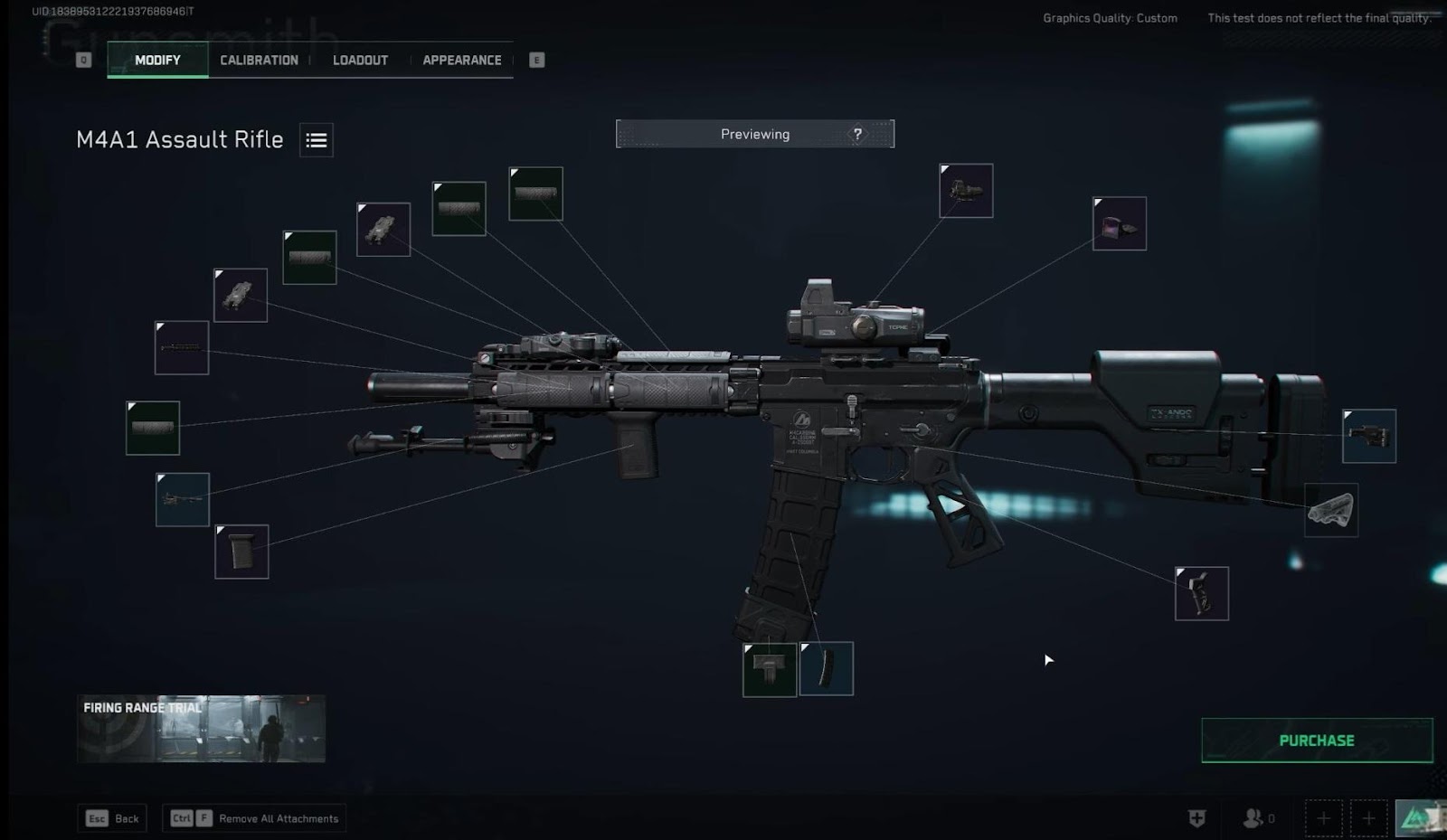Viewport: 1447px width, 840px height.
Task: Open the Loadout tab
Action: tap(360, 60)
